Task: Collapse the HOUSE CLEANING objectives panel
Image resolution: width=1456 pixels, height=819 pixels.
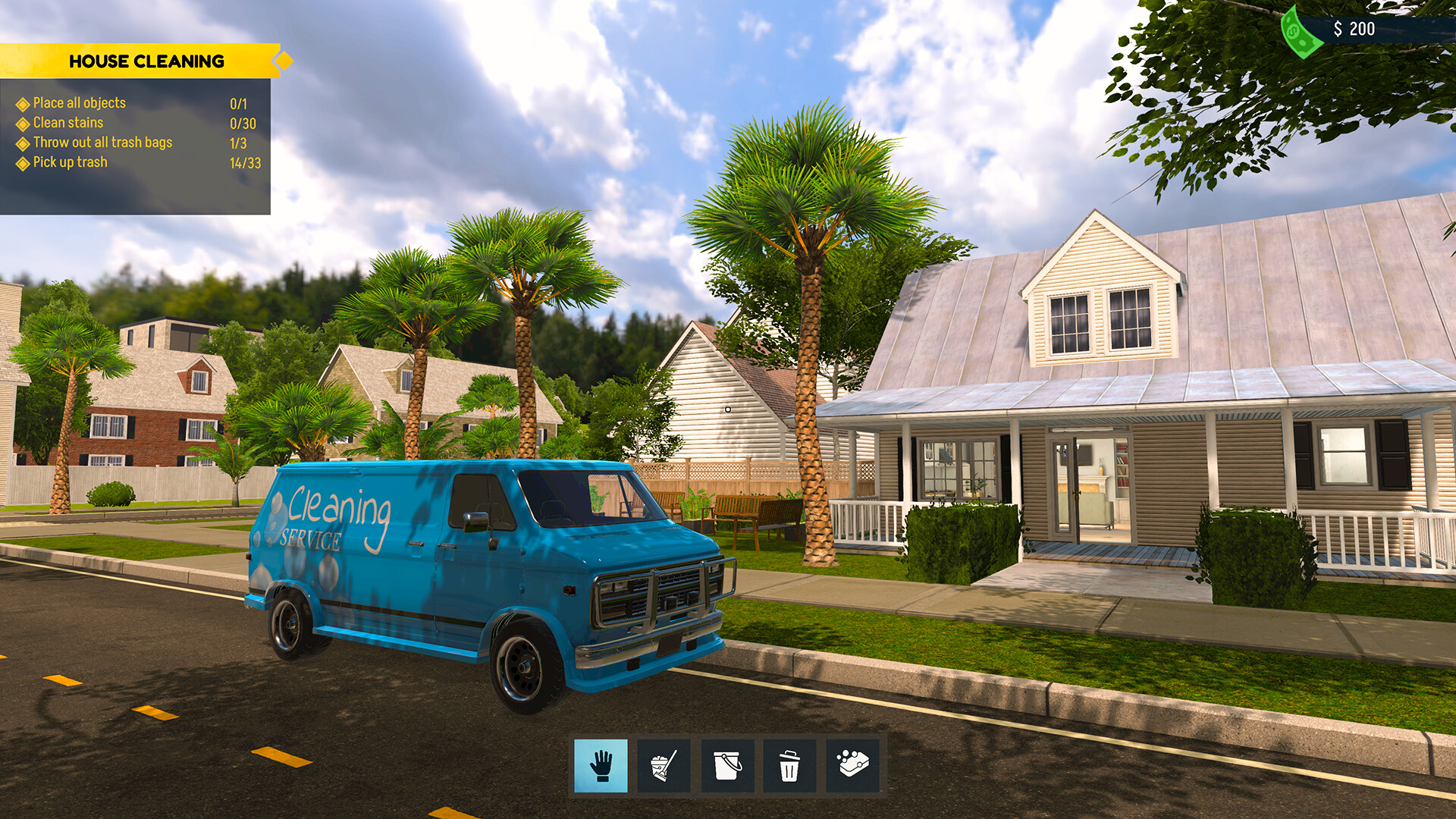Action: coord(147,61)
